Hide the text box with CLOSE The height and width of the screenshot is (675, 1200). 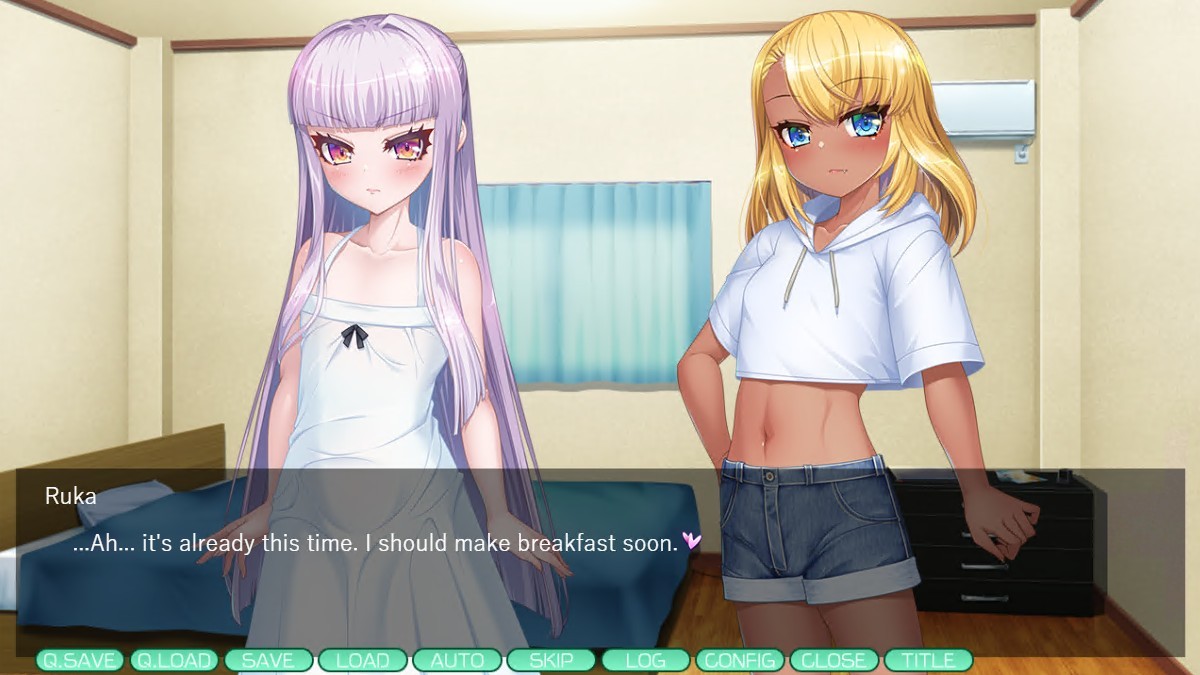click(x=834, y=660)
